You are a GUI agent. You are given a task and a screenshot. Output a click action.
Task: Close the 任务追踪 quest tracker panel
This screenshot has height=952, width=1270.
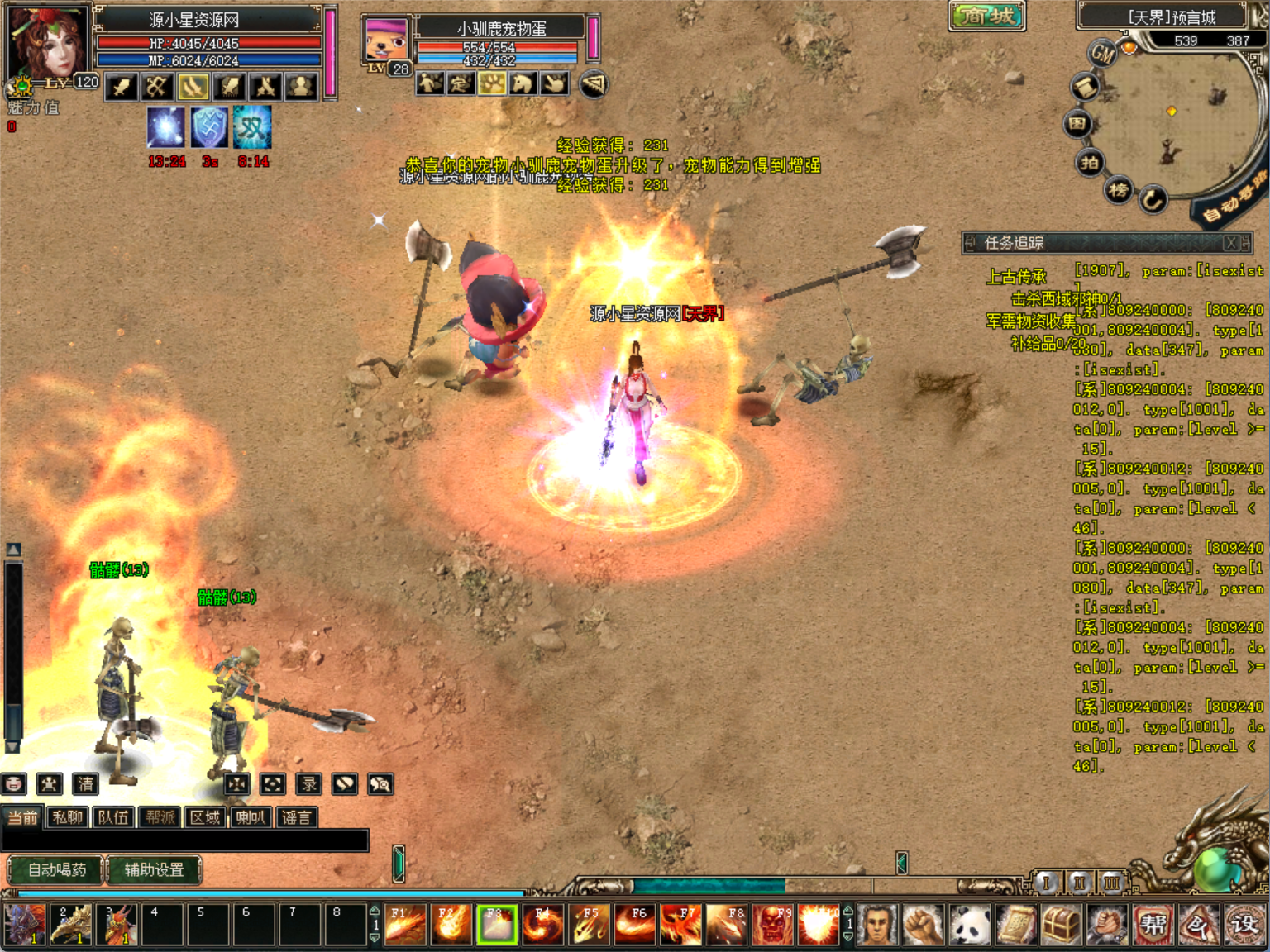tap(1231, 243)
